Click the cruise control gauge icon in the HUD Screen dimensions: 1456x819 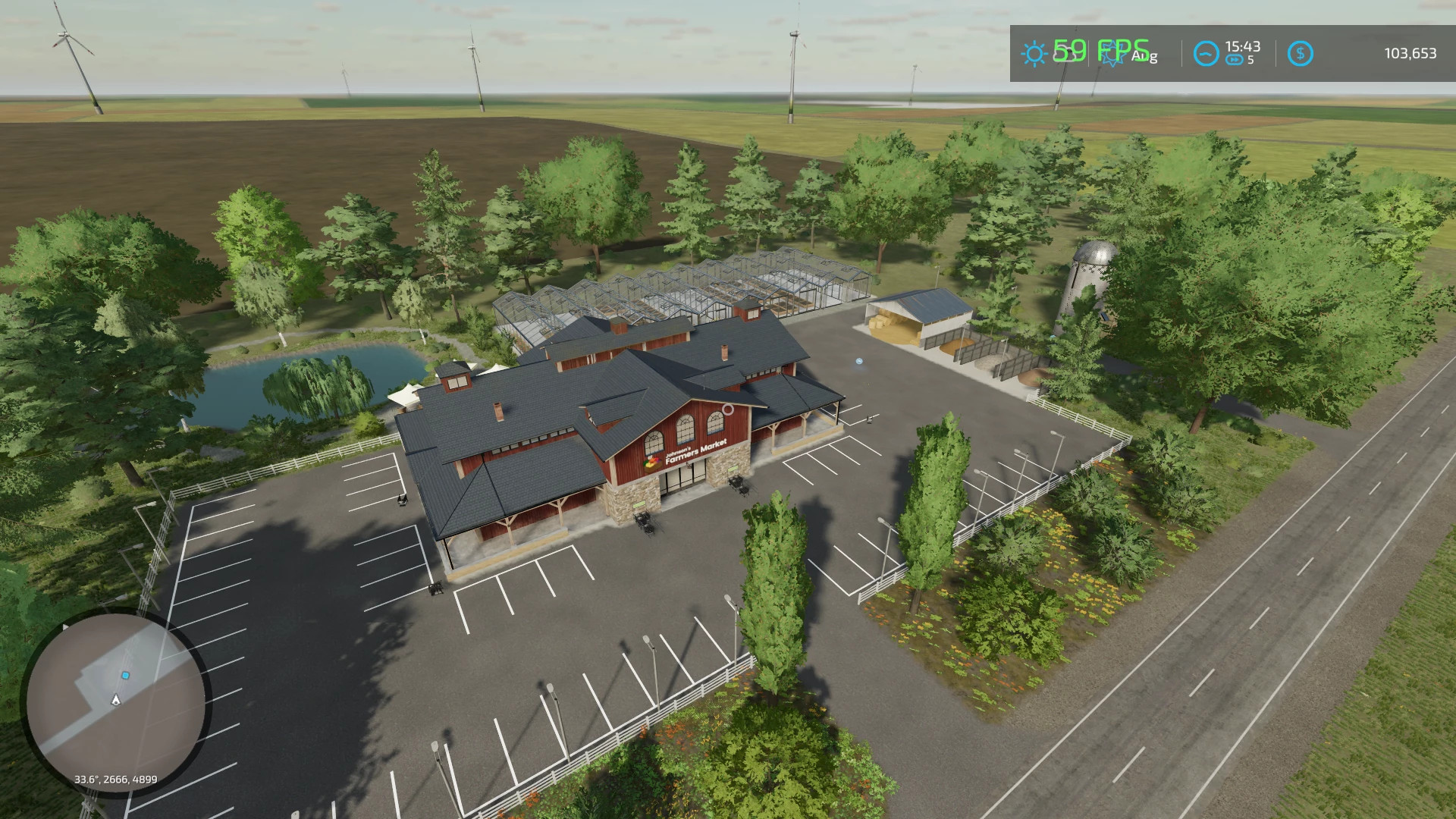coord(1205,53)
